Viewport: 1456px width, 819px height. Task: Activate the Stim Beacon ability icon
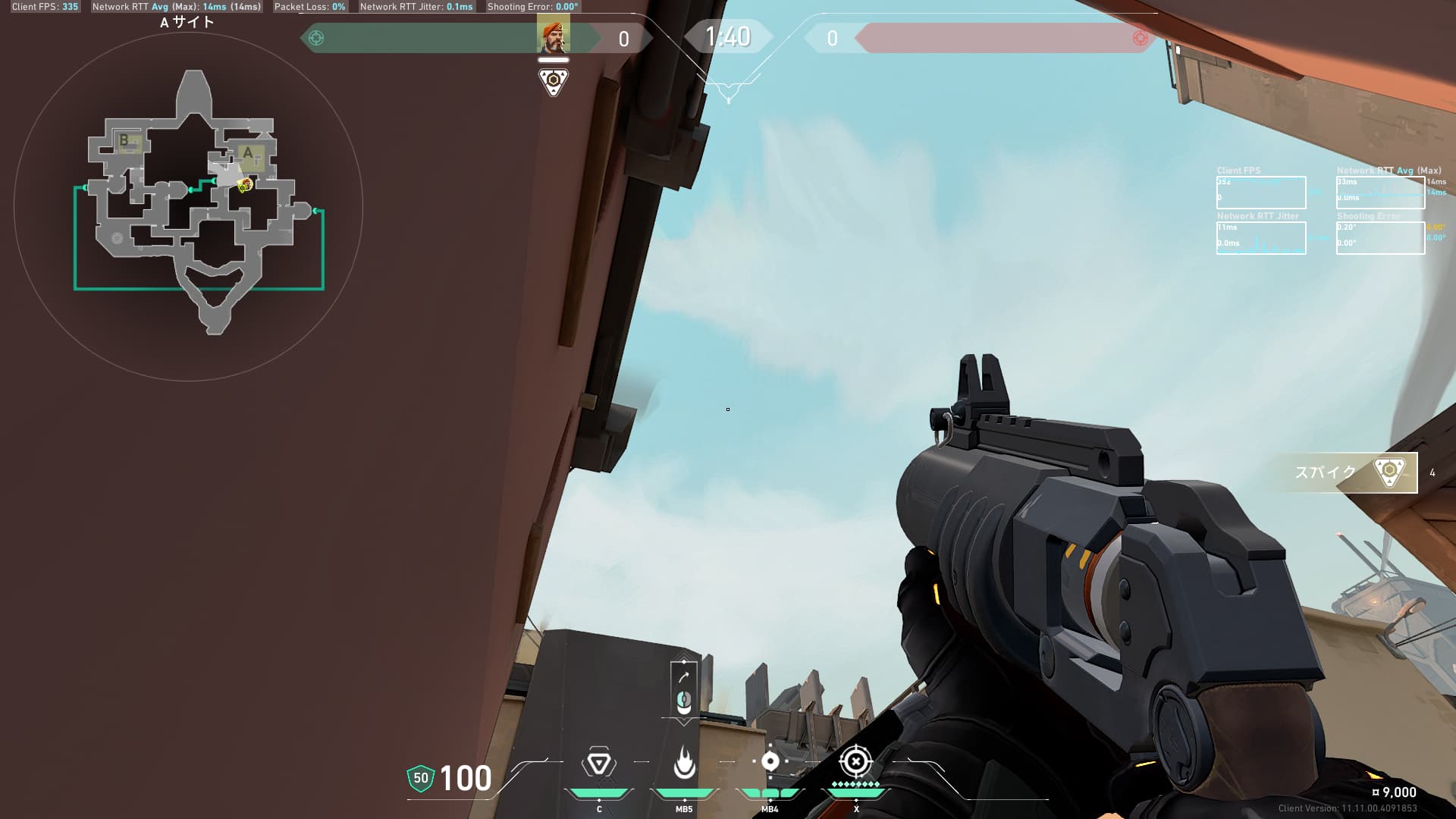[x=598, y=763]
